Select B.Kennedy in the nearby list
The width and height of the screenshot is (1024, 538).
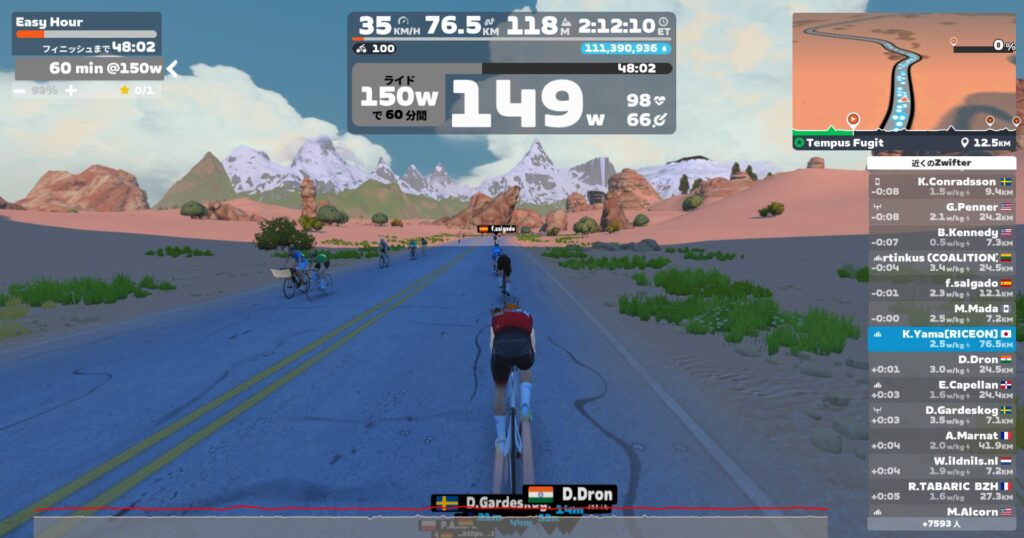tap(941, 237)
